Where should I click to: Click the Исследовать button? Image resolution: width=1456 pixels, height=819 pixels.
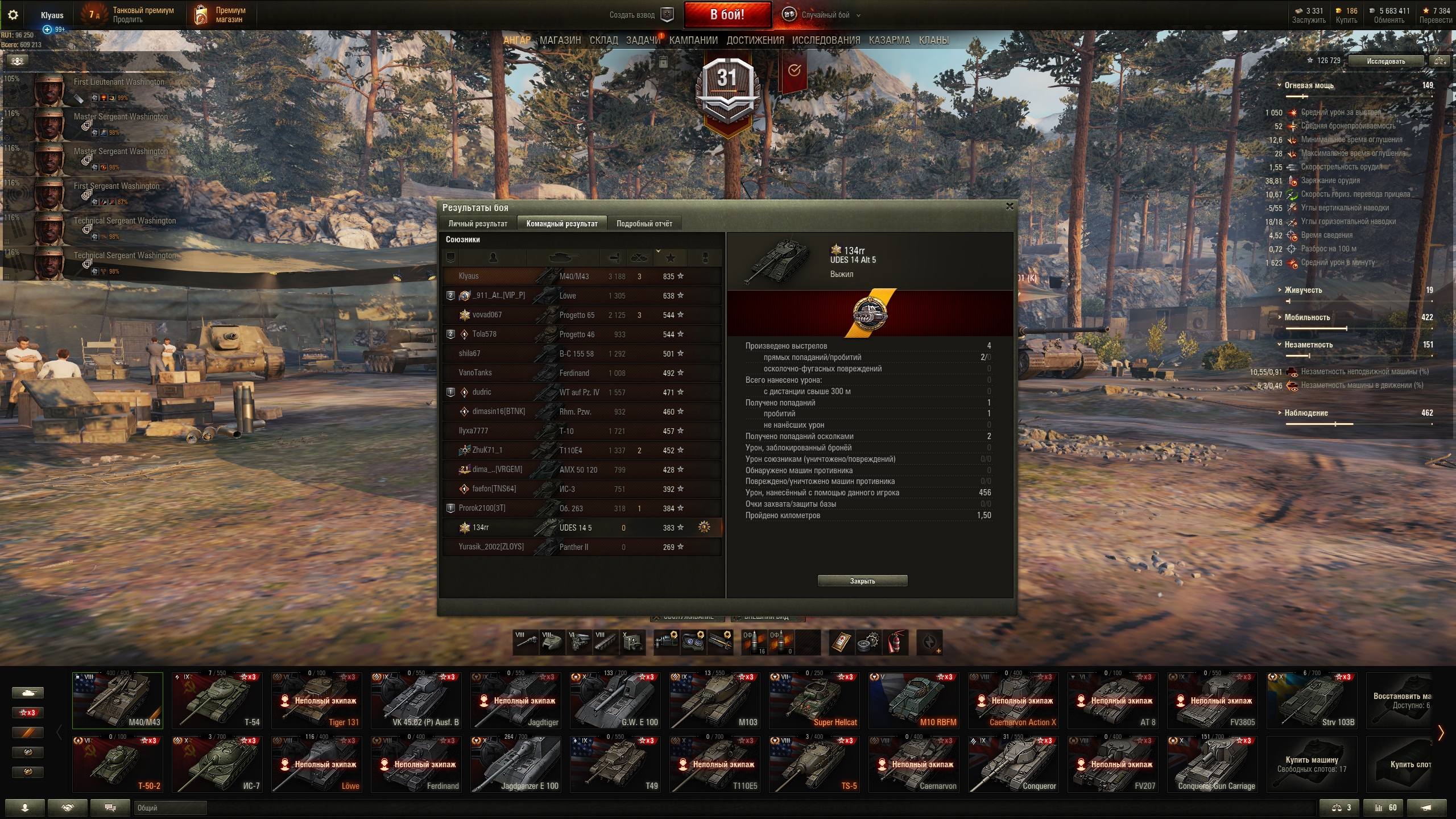pos(1385,61)
